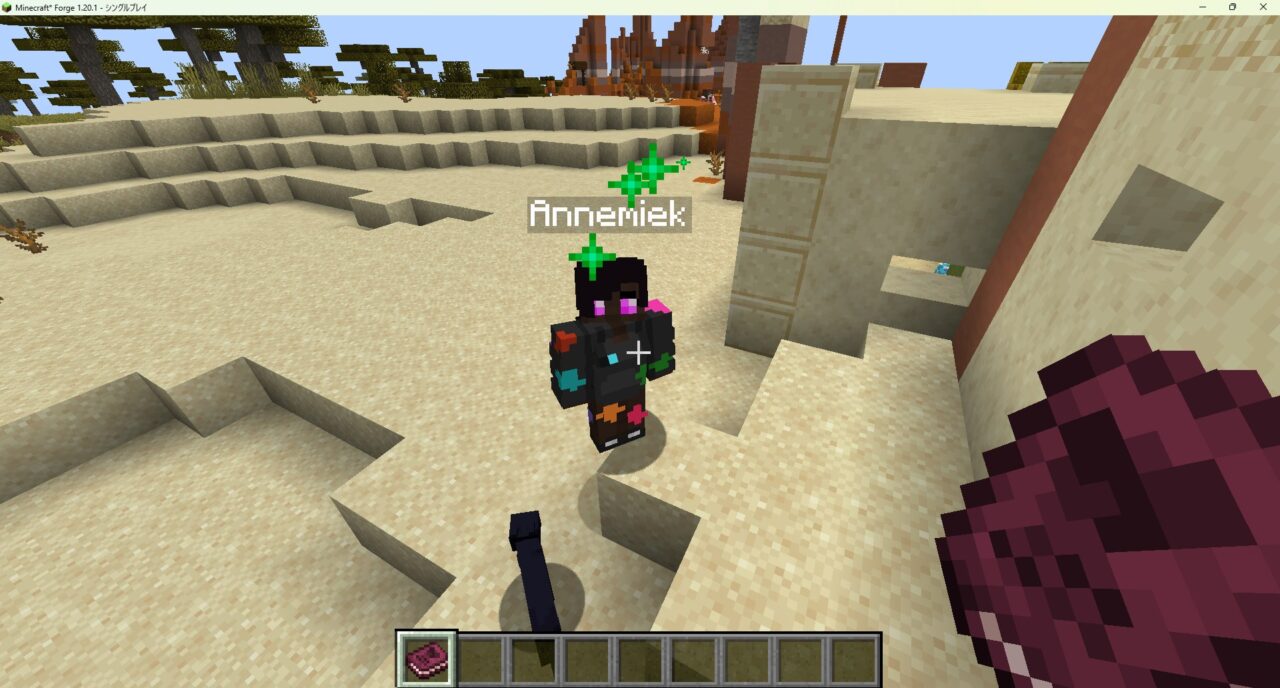
Task: Close the Minecraft window
Action: [x=1262, y=7]
